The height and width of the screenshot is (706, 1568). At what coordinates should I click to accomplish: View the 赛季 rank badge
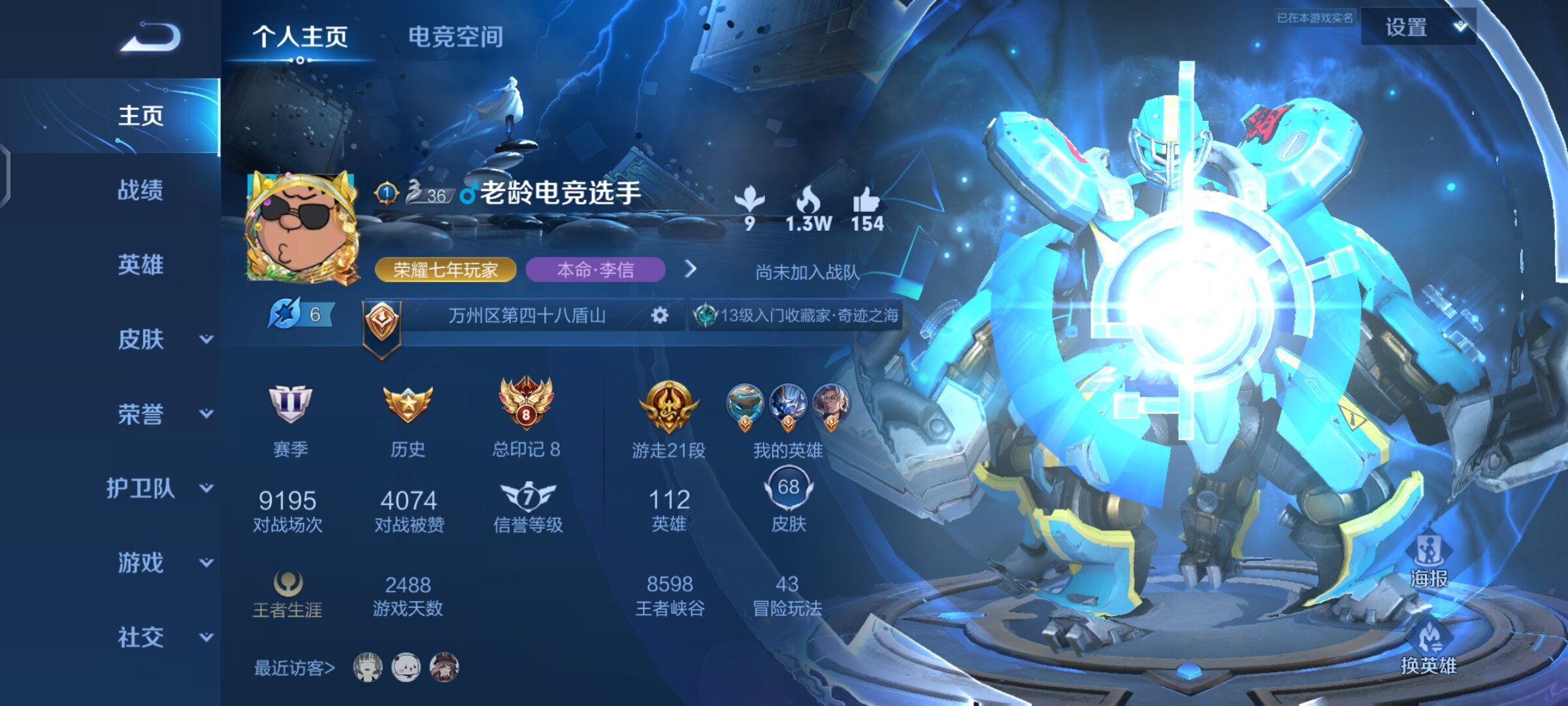point(290,405)
